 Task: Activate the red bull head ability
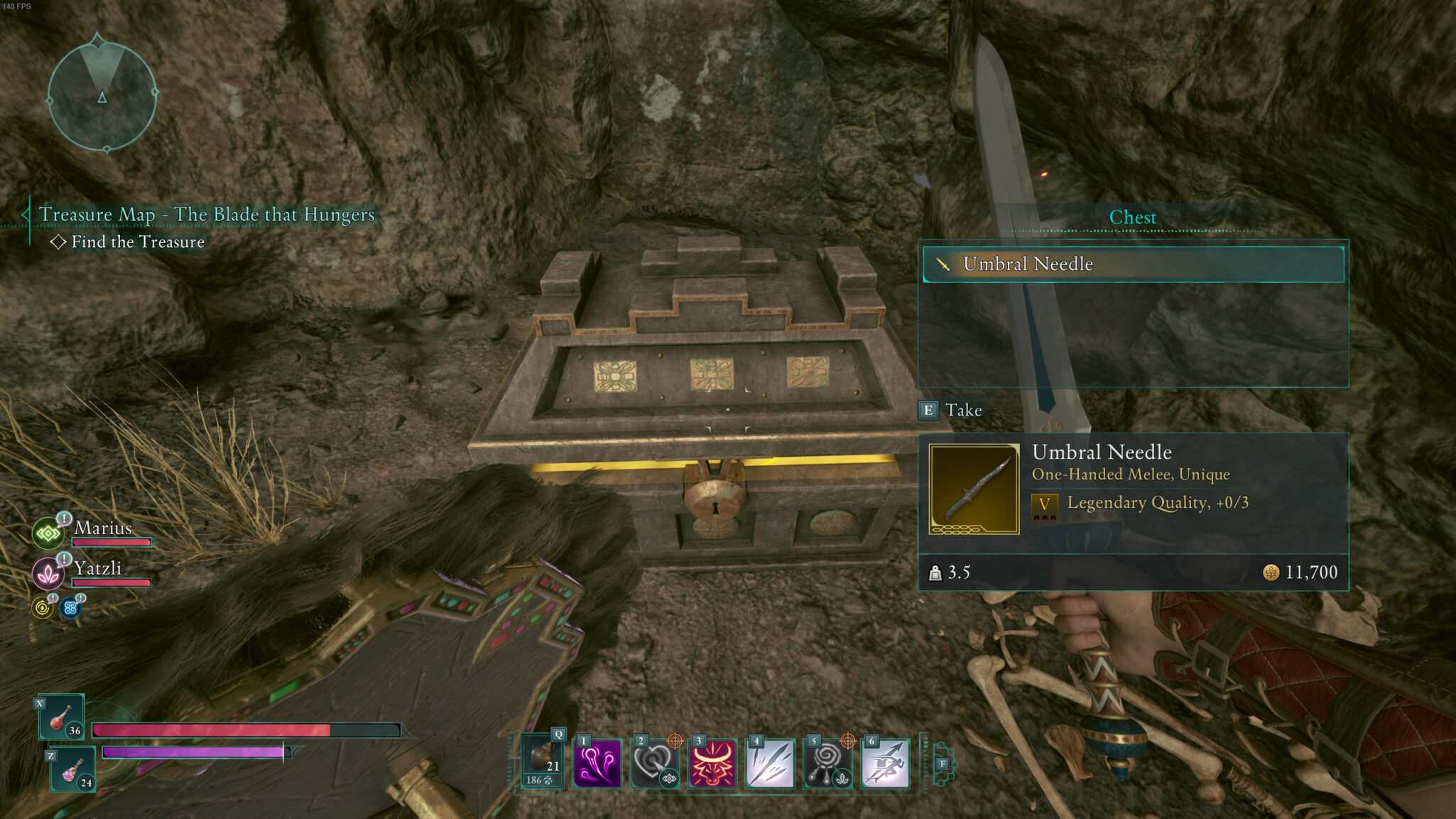pyautogui.click(x=712, y=764)
